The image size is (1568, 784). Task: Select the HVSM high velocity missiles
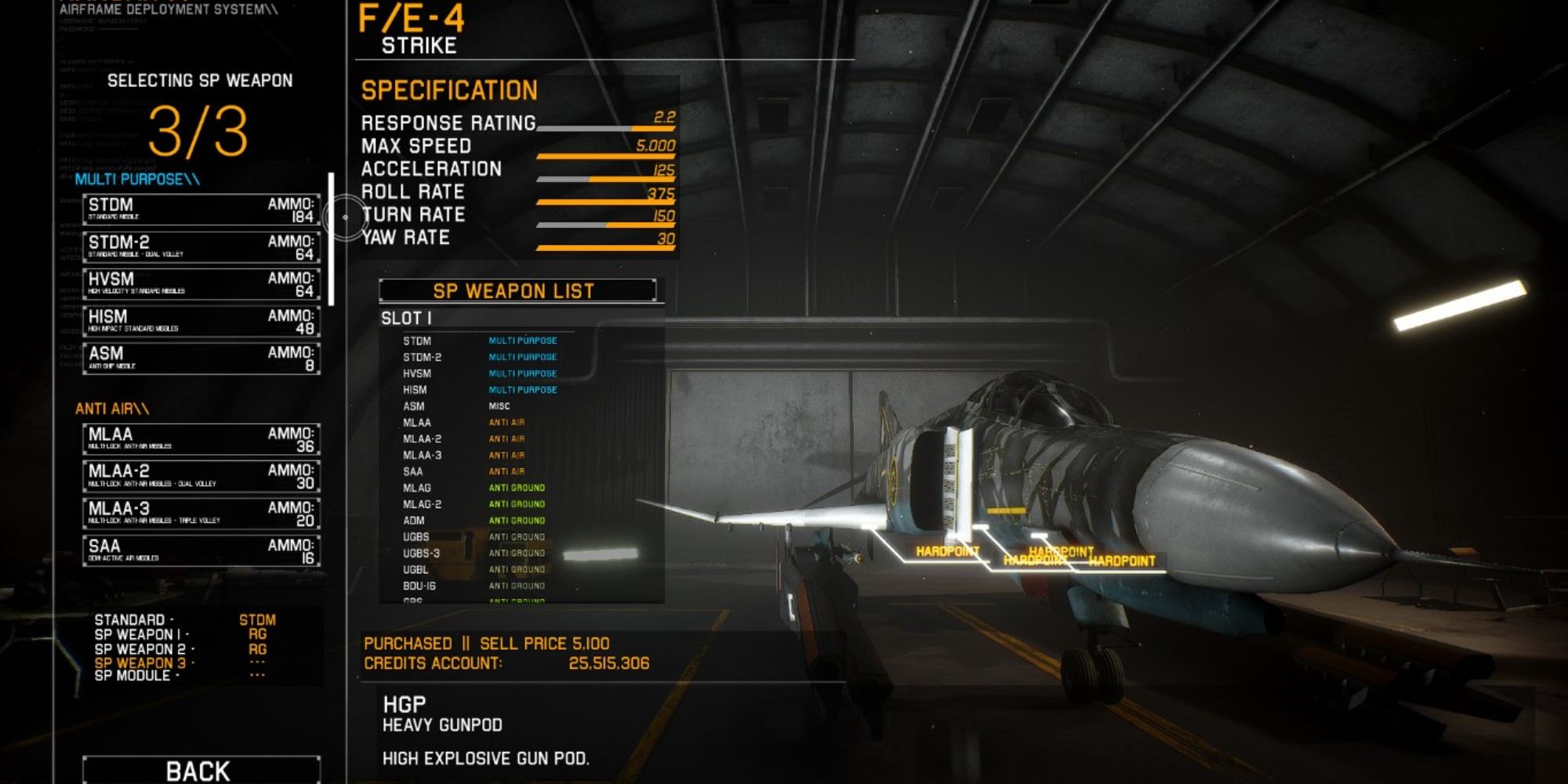tap(200, 283)
